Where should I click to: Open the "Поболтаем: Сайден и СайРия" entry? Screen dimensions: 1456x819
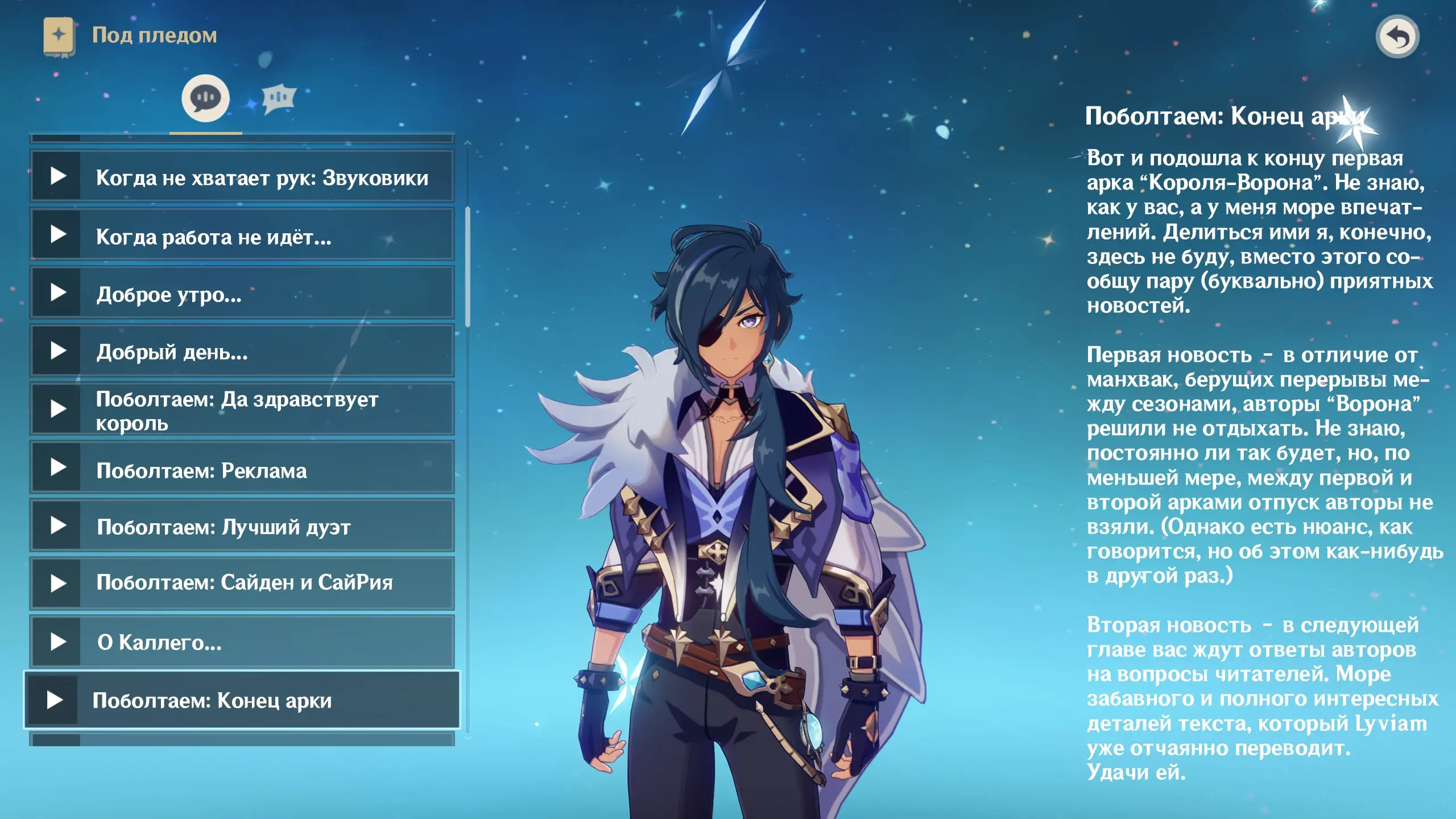(242, 583)
